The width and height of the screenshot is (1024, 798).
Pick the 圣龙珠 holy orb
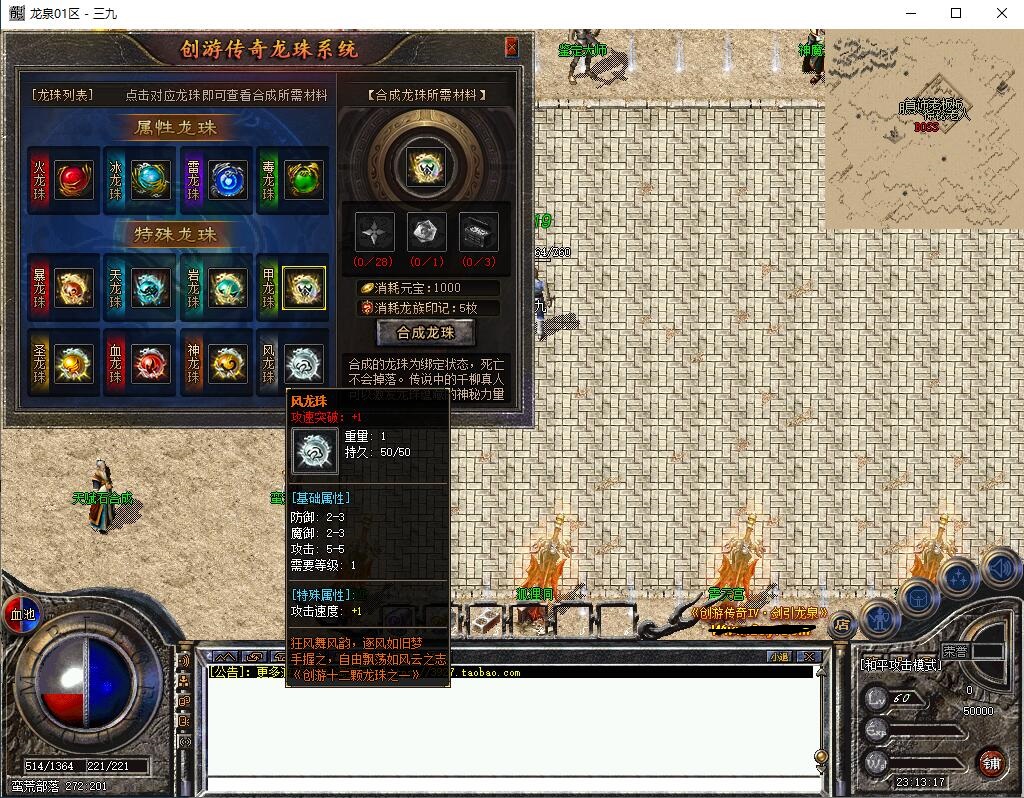73,364
